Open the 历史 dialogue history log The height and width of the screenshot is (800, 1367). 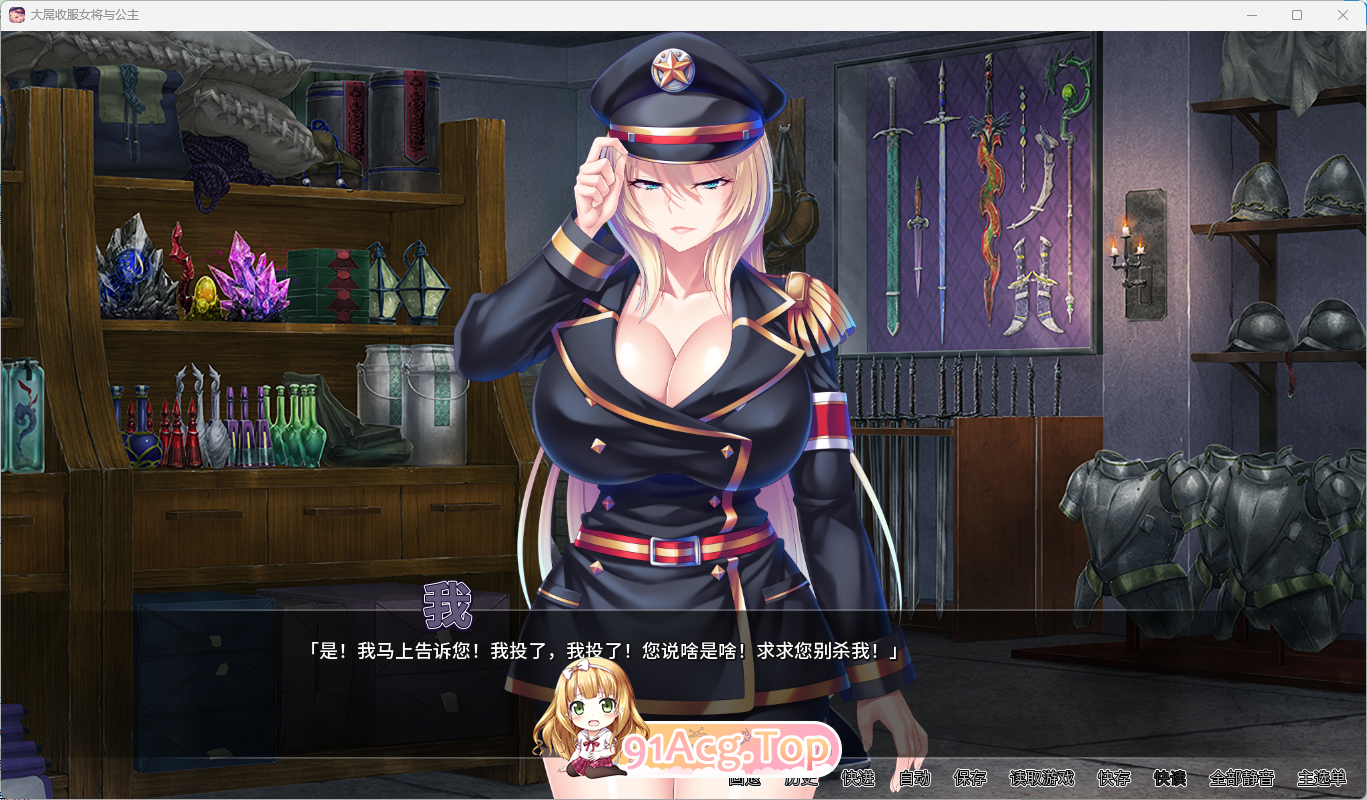coord(800,778)
